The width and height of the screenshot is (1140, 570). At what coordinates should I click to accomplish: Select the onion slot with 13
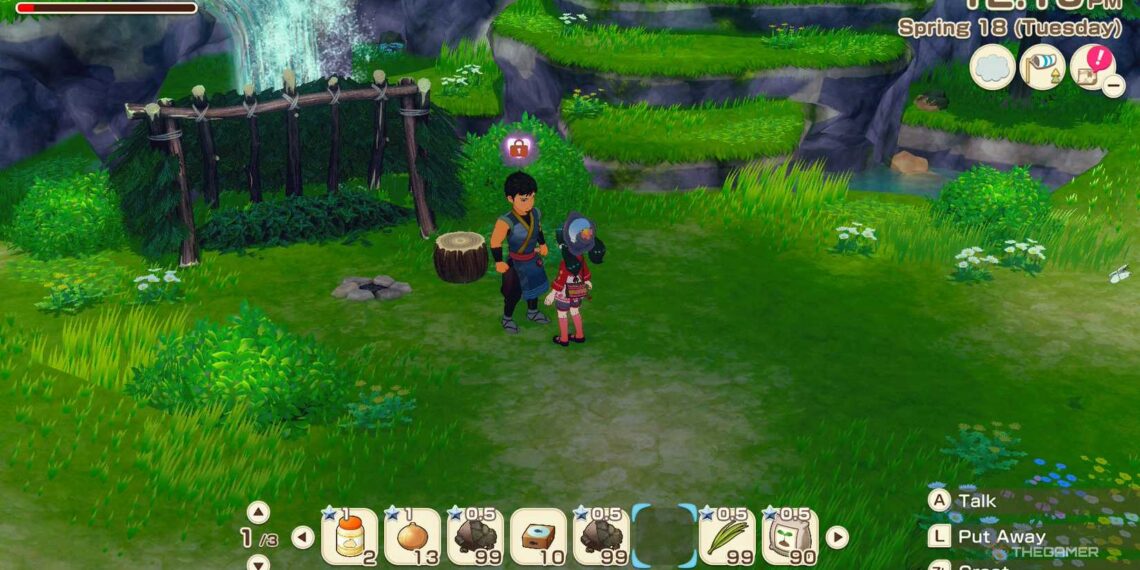(412, 537)
